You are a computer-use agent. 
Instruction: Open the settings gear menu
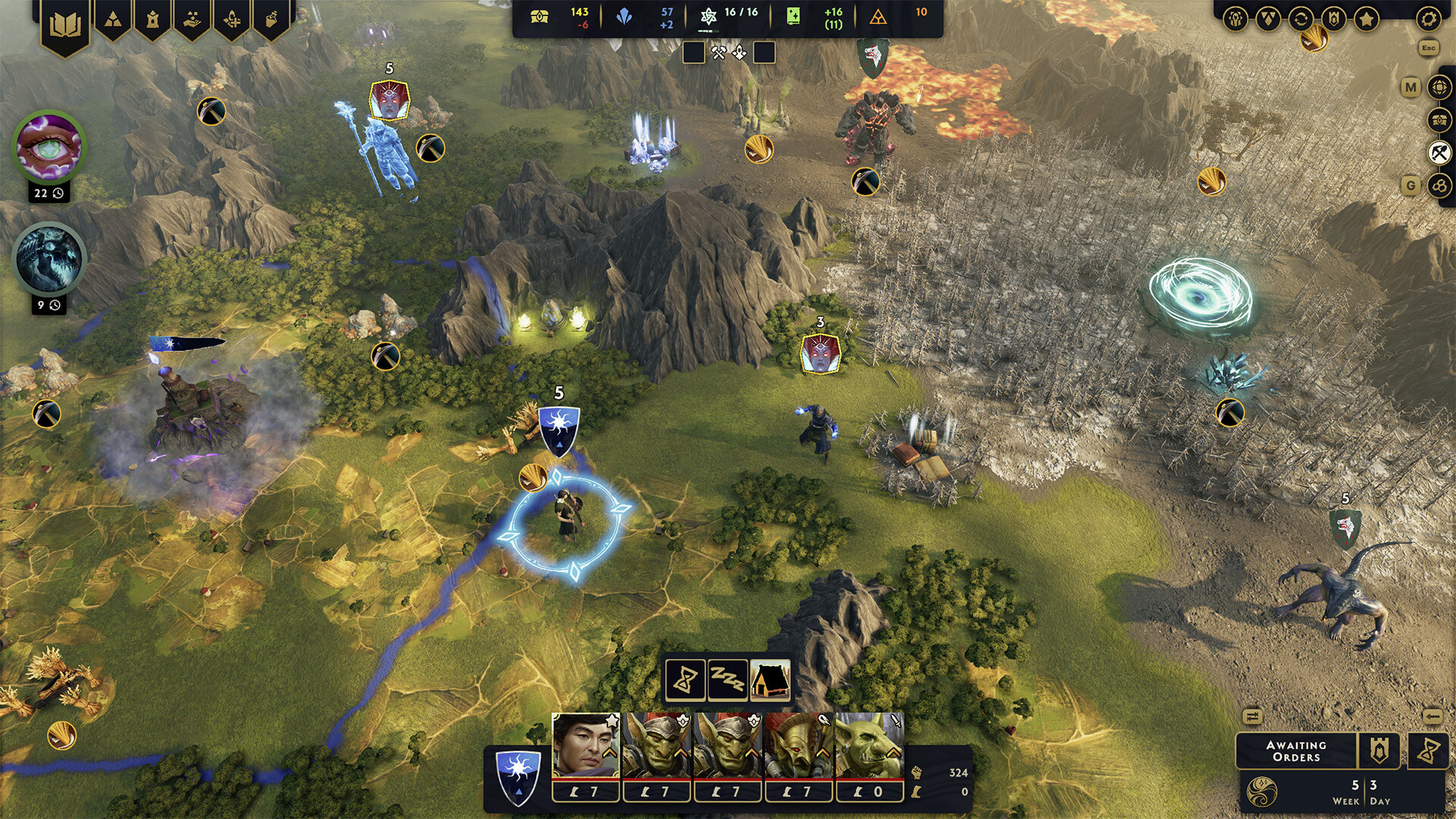pos(1429,20)
